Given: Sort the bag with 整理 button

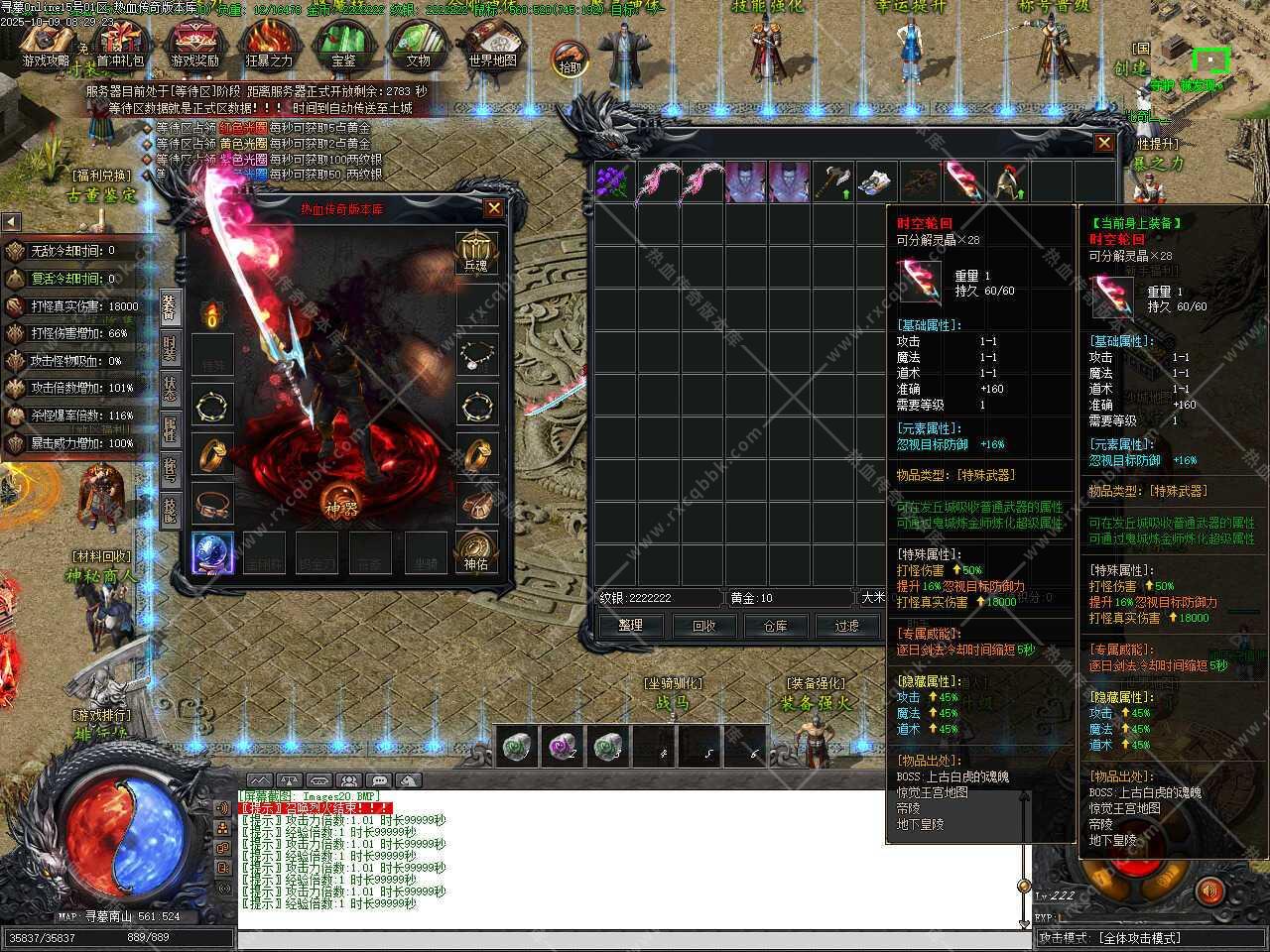Looking at the screenshot, I should 630,626.
